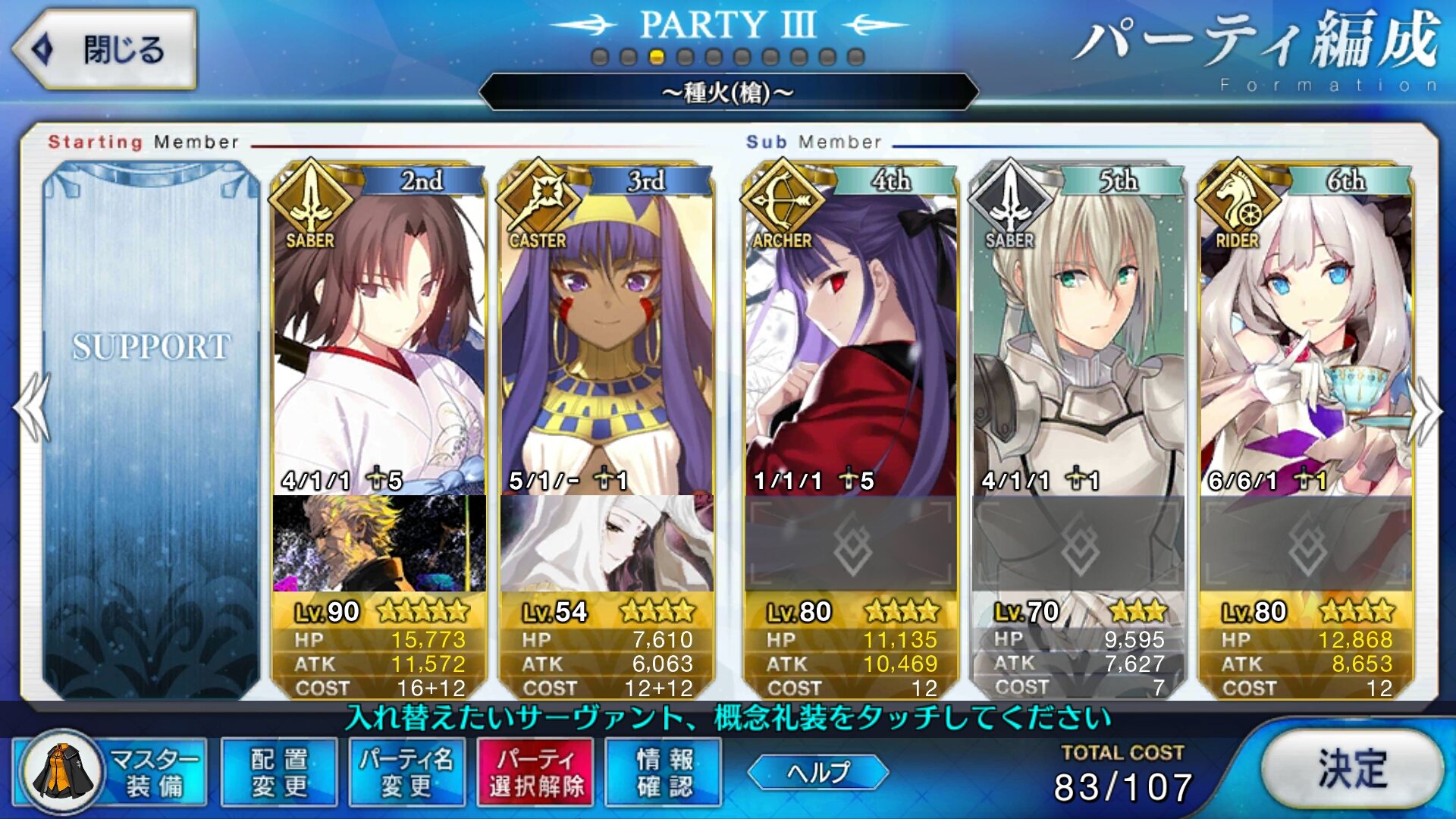This screenshot has width=1456, height=819.
Task: Show the ヘルプ help dialog
Action: click(818, 772)
